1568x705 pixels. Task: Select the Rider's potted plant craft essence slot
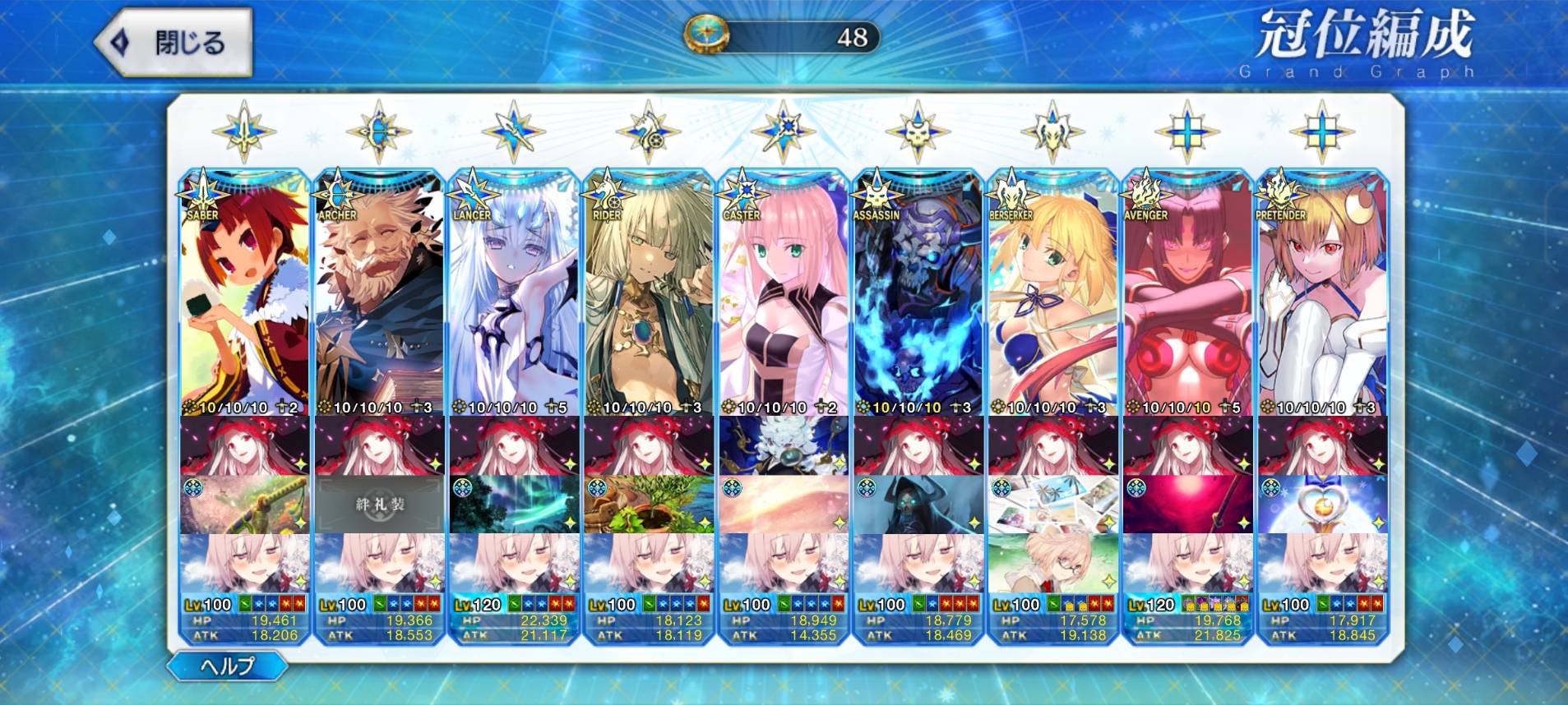tap(650, 504)
